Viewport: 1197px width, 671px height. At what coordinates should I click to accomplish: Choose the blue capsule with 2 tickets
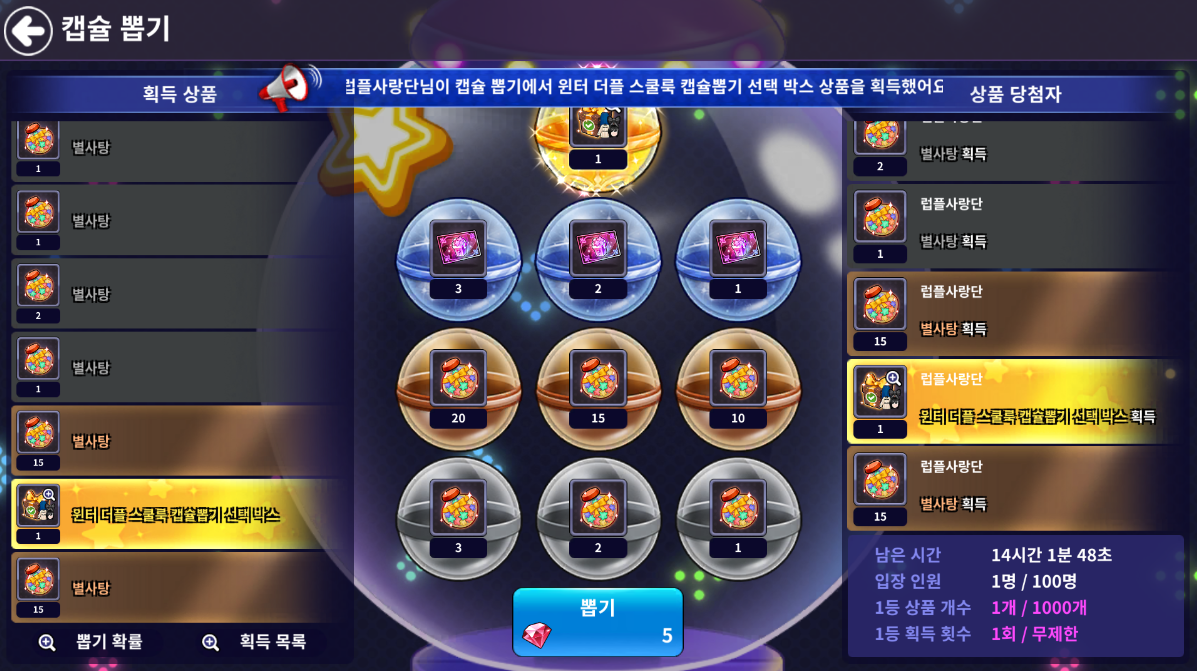tap(598, 259)
